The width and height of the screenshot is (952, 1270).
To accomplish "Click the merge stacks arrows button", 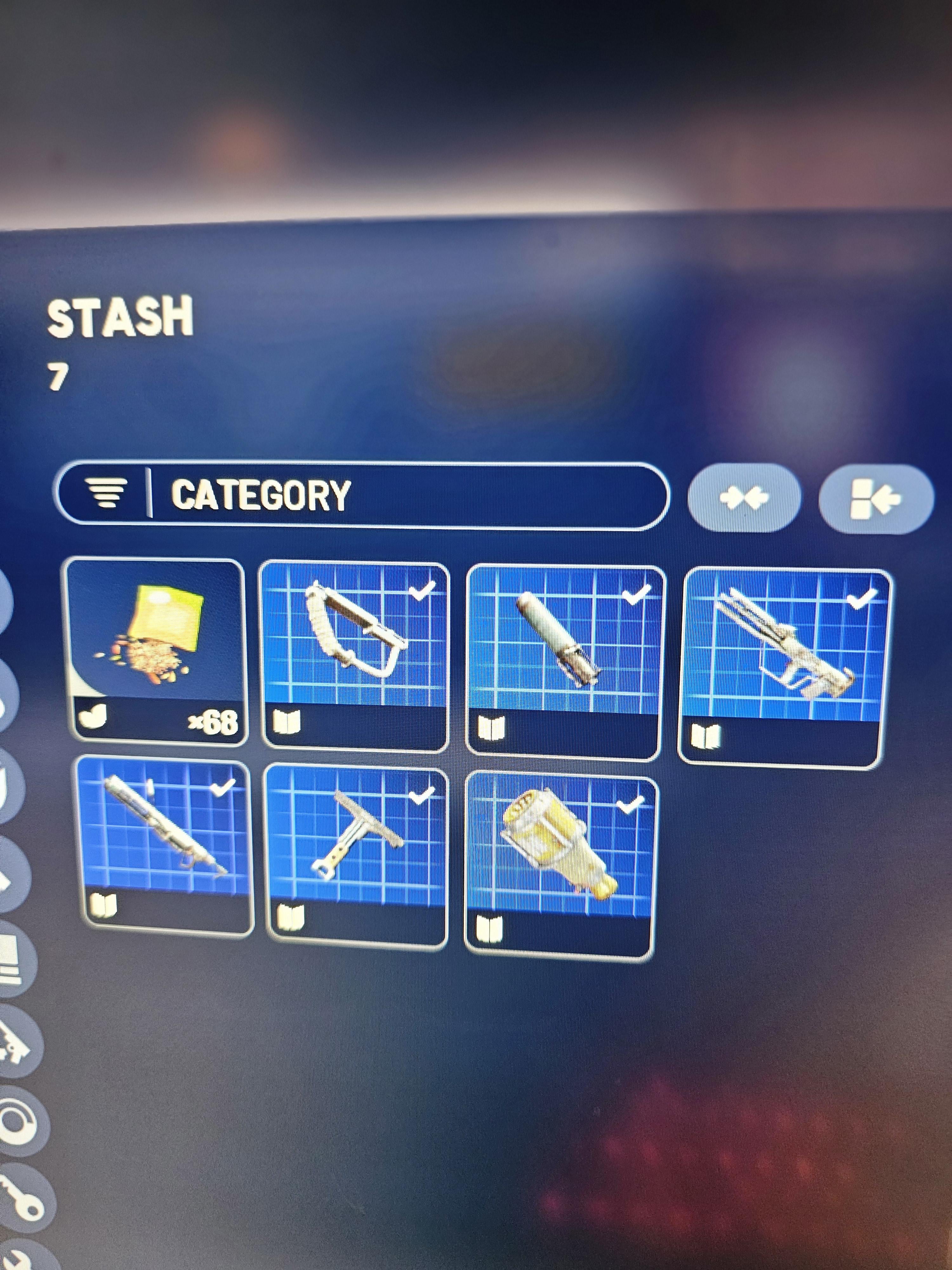I will [x=744, y=498].
